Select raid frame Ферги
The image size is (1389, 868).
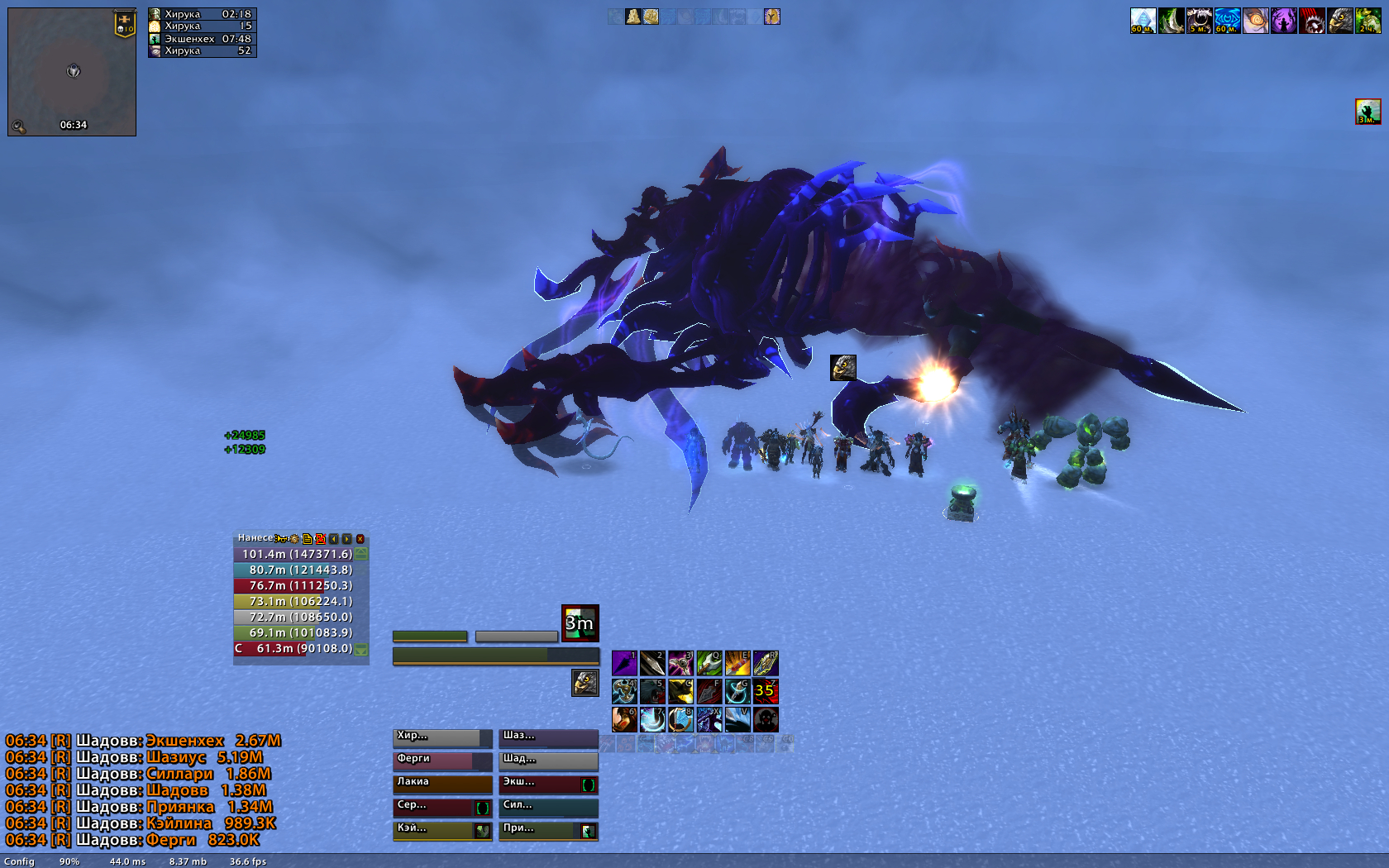tap(442, 761)
